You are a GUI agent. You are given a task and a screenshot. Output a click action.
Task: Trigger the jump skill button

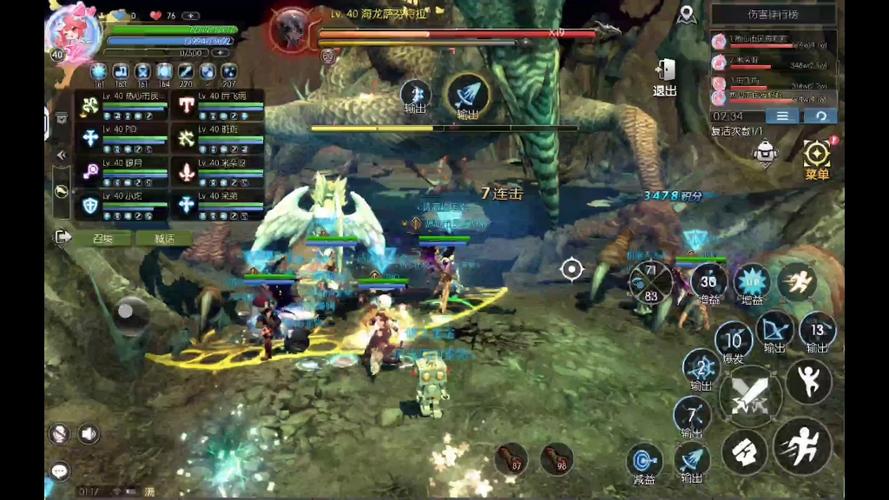[x=808, y=381]
